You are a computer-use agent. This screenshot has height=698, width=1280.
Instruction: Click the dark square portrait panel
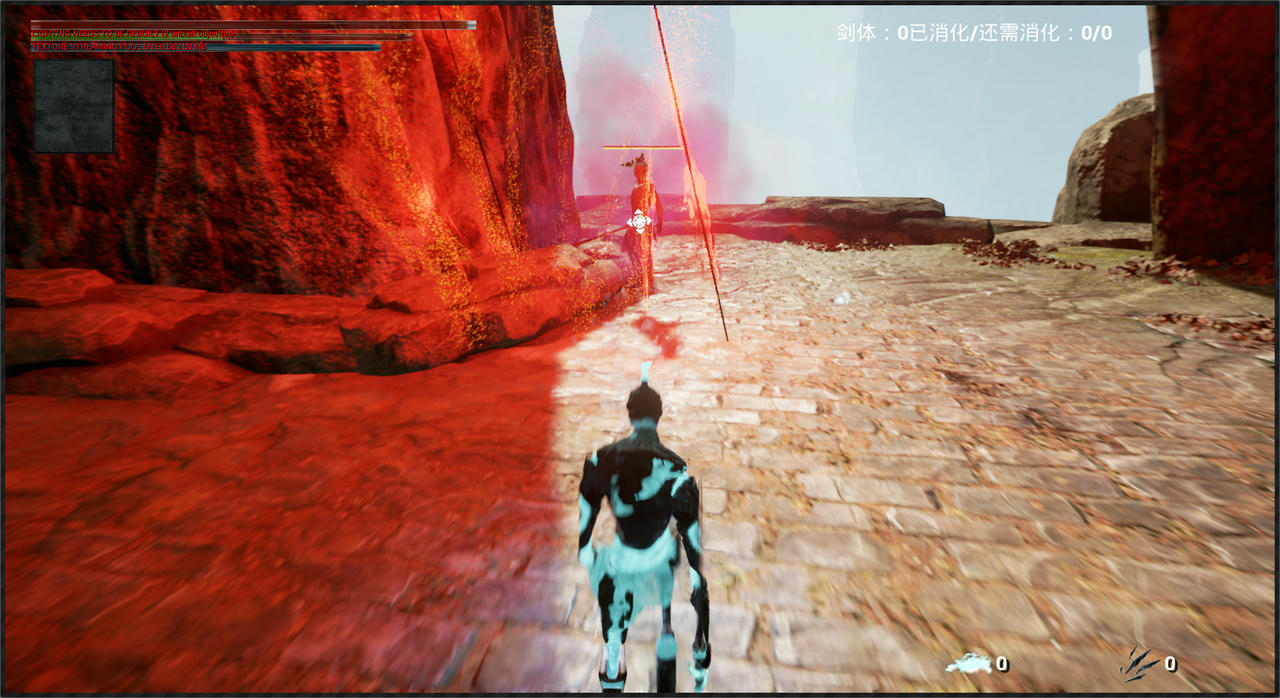(74, 106)
